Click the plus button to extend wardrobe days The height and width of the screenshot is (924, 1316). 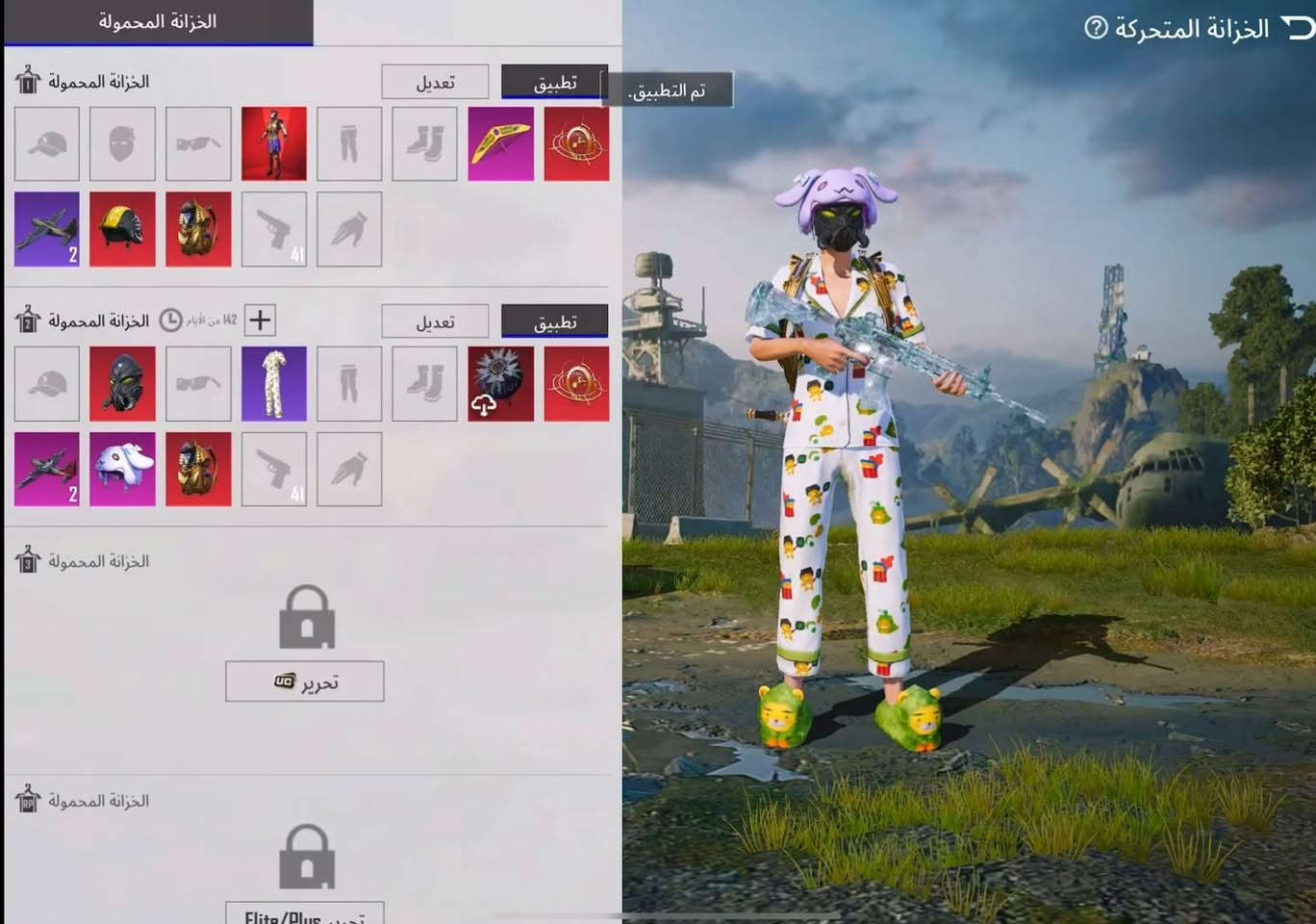pos(258,320)
